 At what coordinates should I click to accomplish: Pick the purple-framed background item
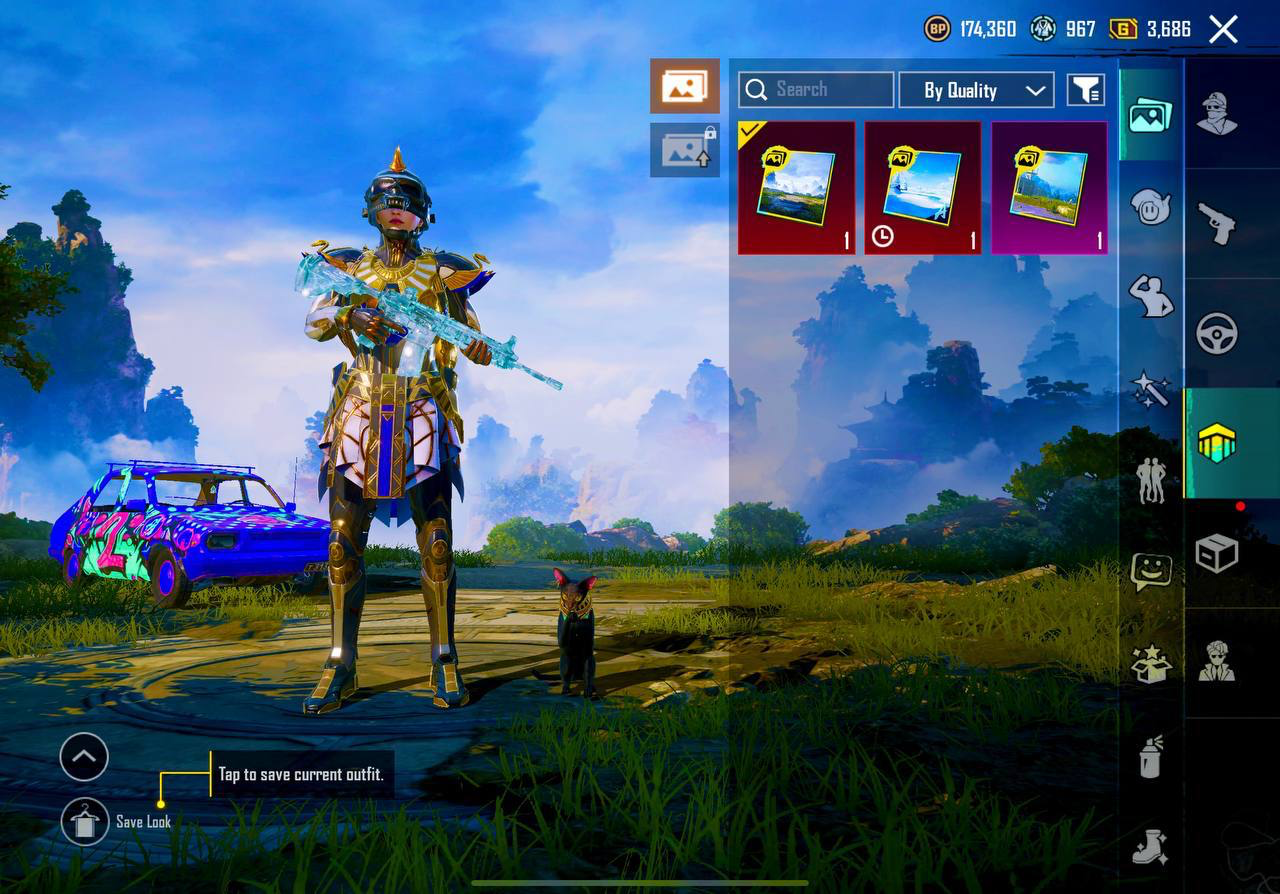[1049, 188]
